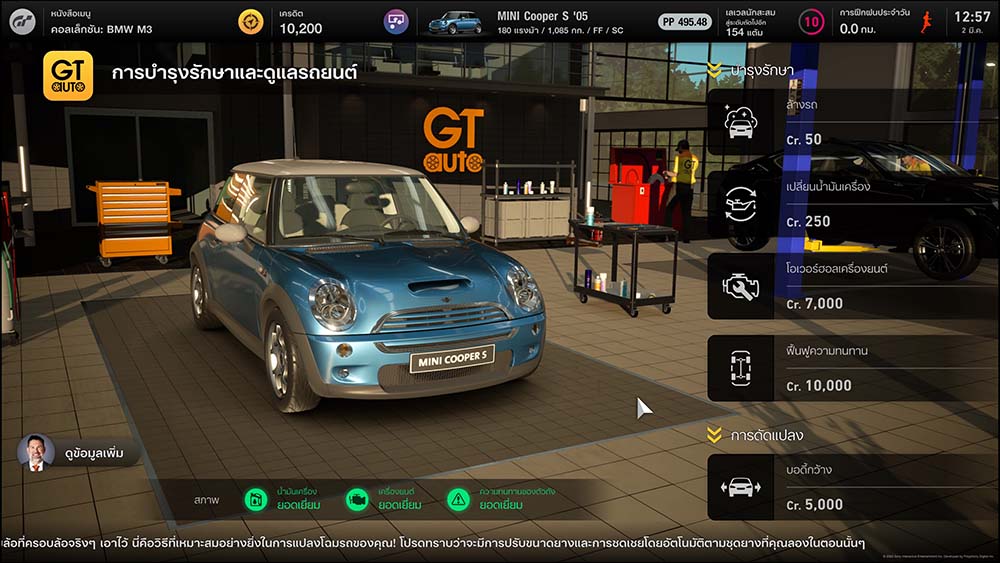Click the credits balance showing 10,200
Viewport: 1000px width, 563px height.
pos(300,22)
